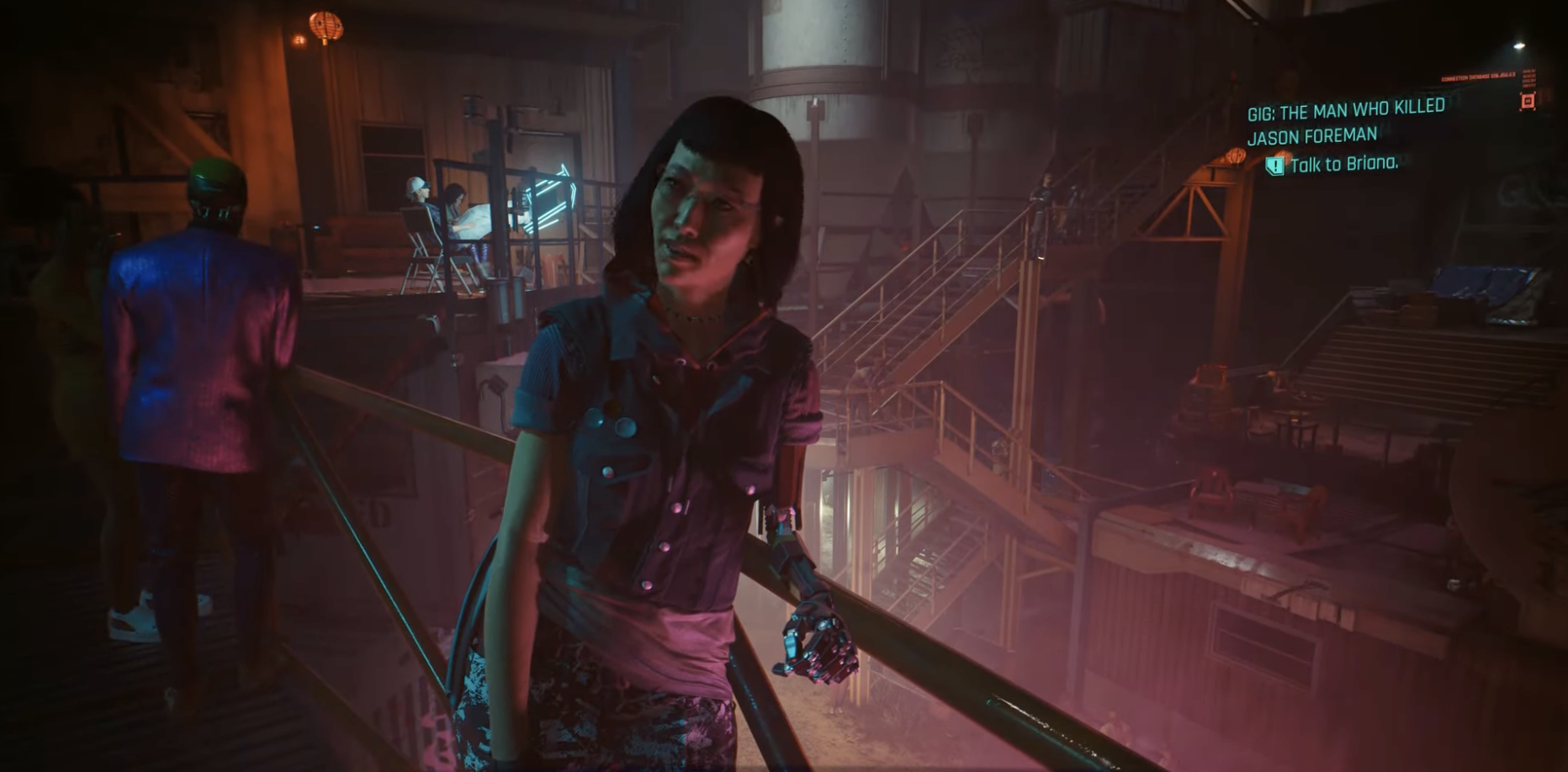Click CONNECTION DATABASE 056.854.4.5 label
This screenshot has width=1568, height=772.
(x=1478, y=77)
